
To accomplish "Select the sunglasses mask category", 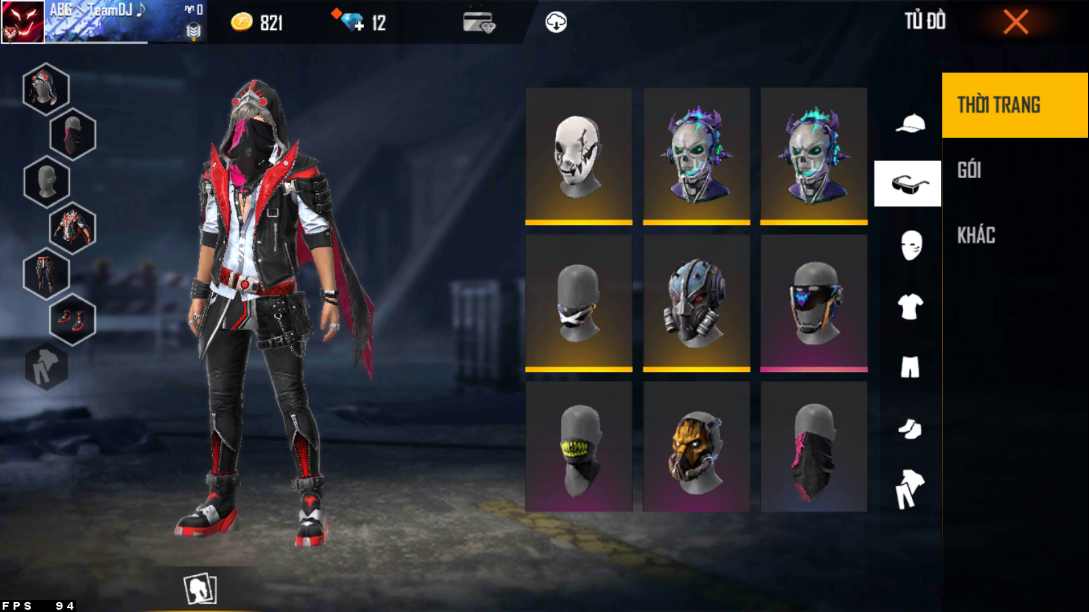I will click(908, 184).
